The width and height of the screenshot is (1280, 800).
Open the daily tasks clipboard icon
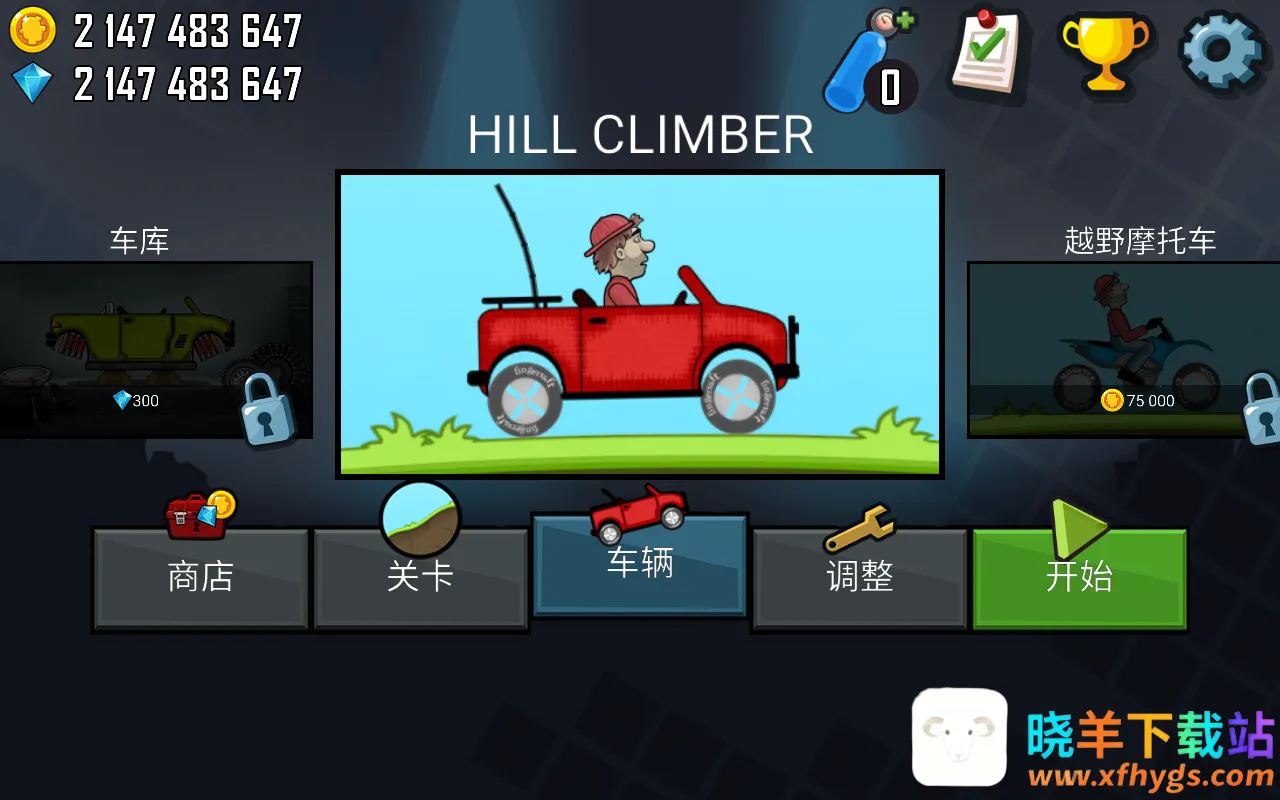[986, 52]
